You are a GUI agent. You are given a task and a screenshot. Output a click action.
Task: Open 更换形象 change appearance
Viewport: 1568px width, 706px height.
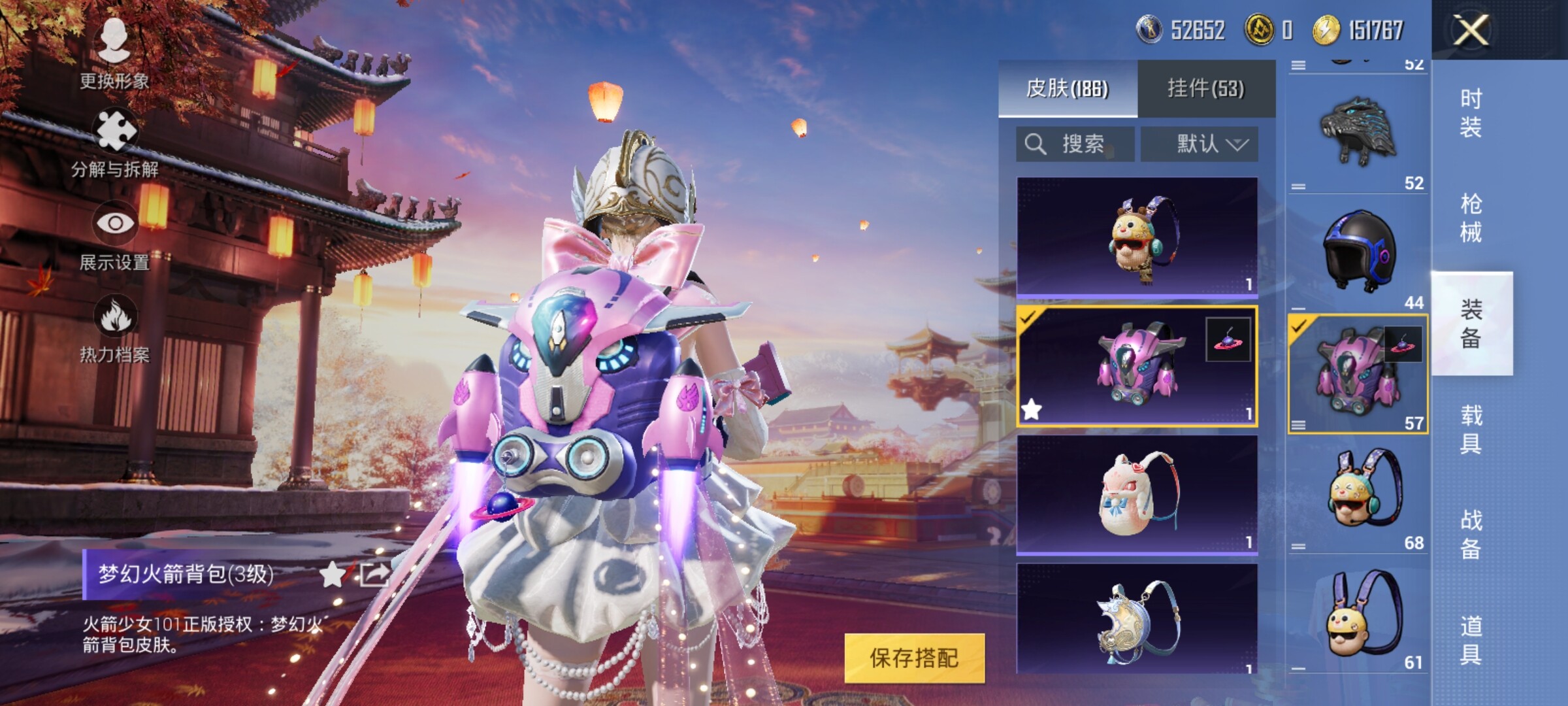click(x=114, y=54)
